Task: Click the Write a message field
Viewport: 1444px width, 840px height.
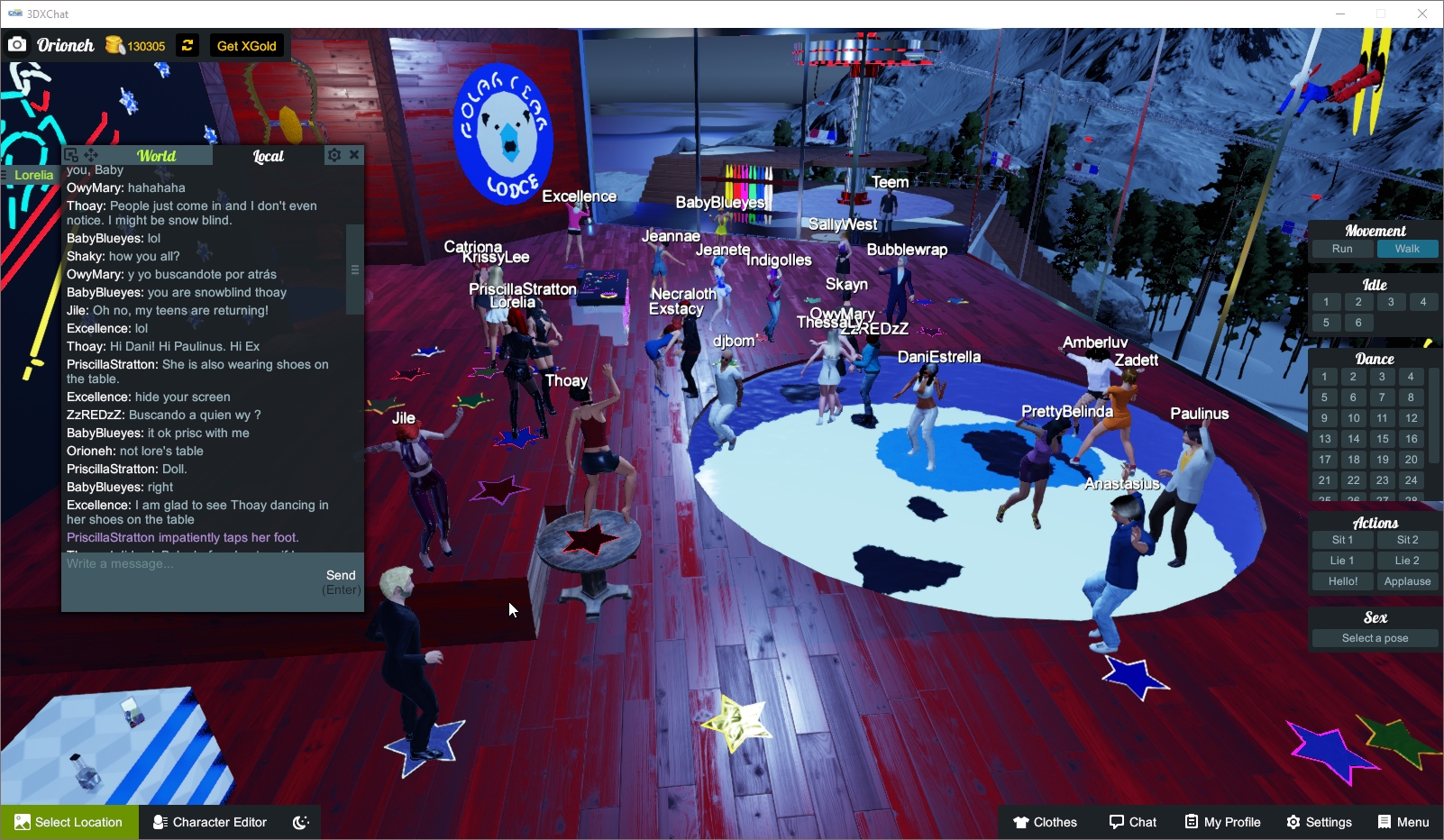Action: click(180, 564)
